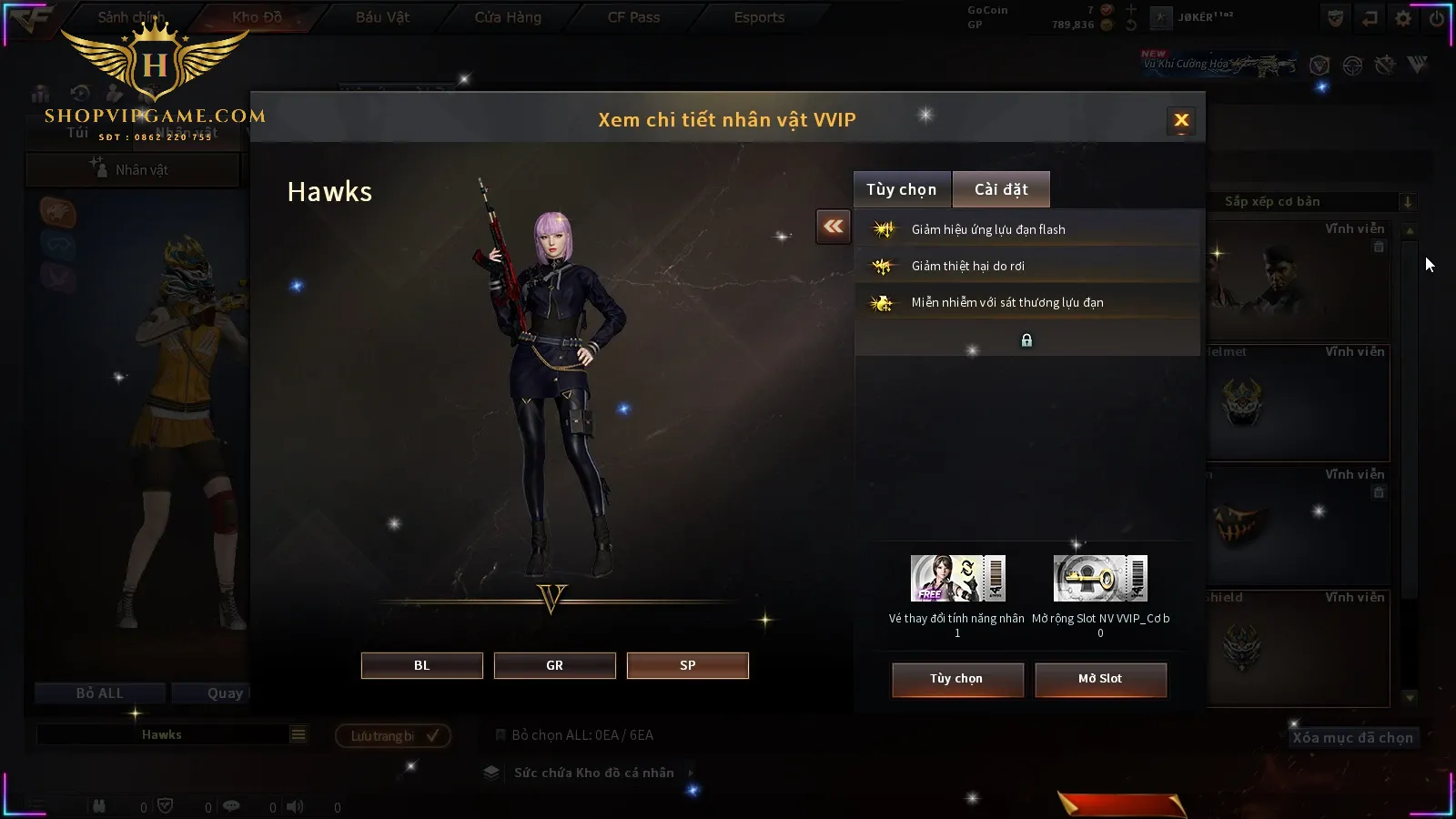
Task: Select the free character perk change ticket
Action: (957, 579)
